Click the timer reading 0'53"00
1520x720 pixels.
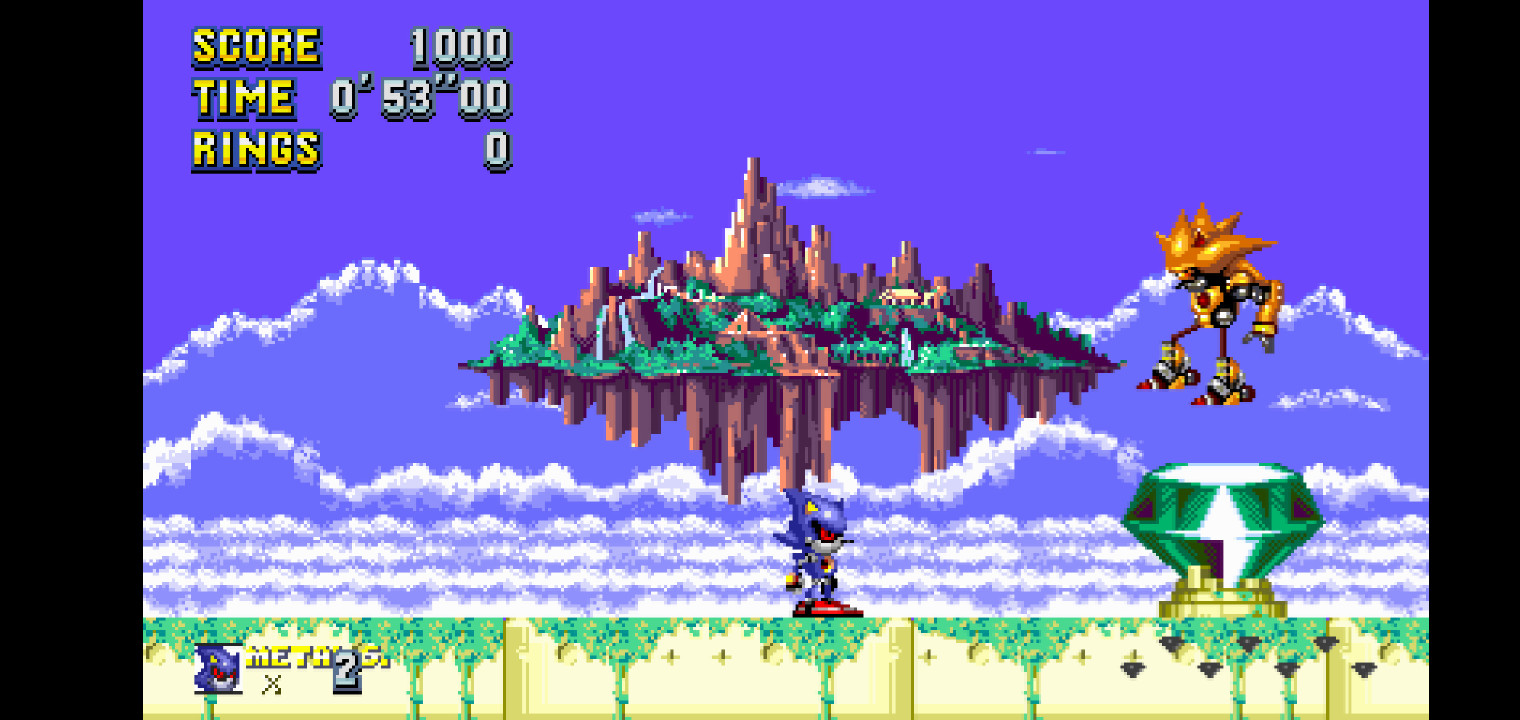(420, 97)
